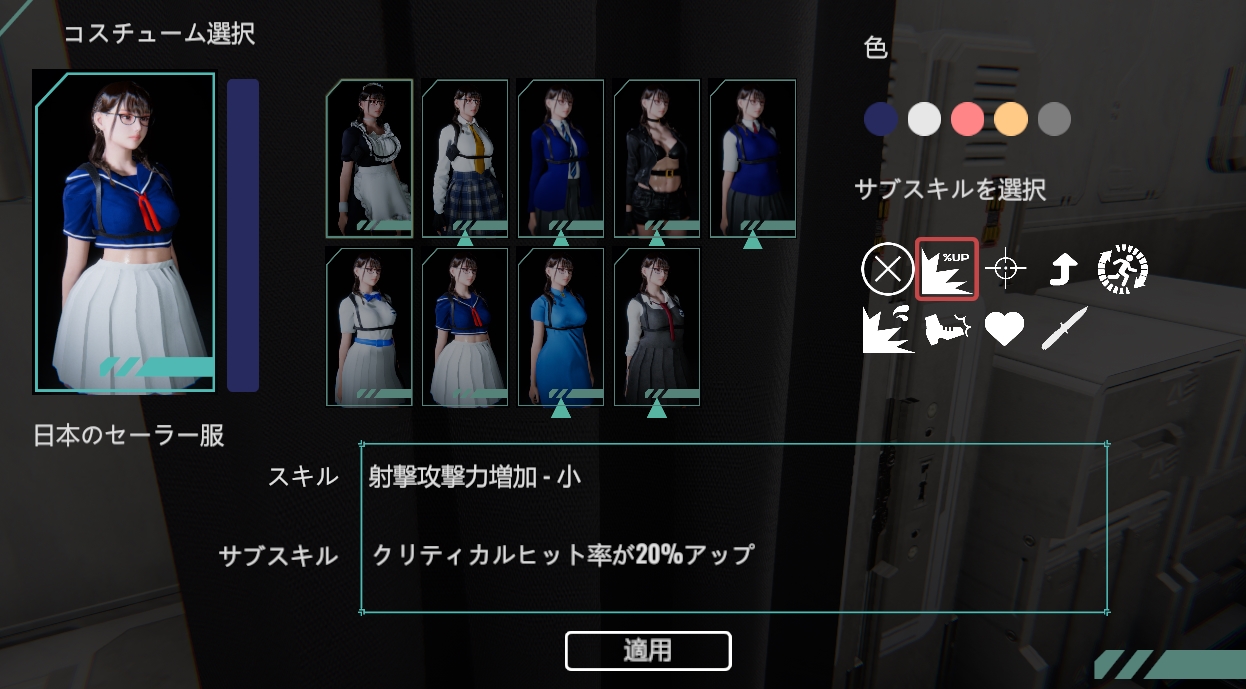This screenshot has width=1246, height=689.
Task: Select the white dress with blue belt
Action: click(369, 327)
